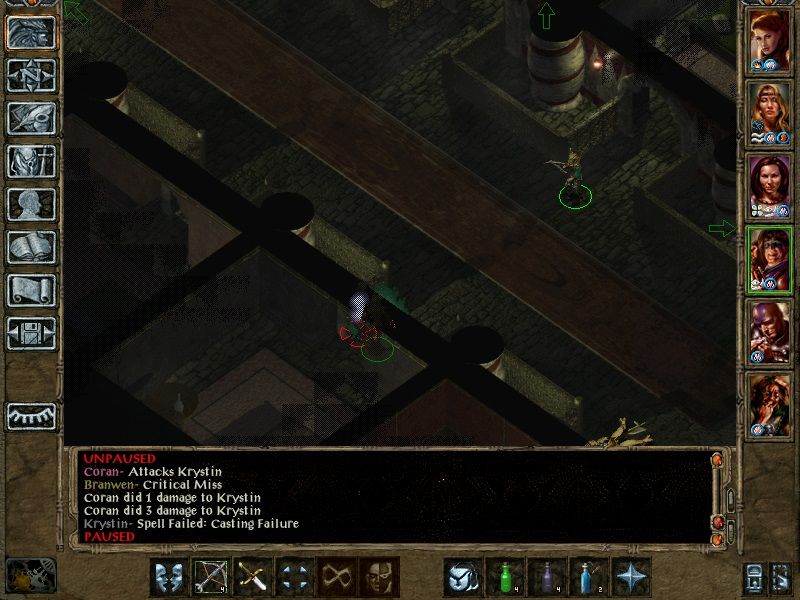Show the character record sheet

pyautogui.click(x=31, y=204)
